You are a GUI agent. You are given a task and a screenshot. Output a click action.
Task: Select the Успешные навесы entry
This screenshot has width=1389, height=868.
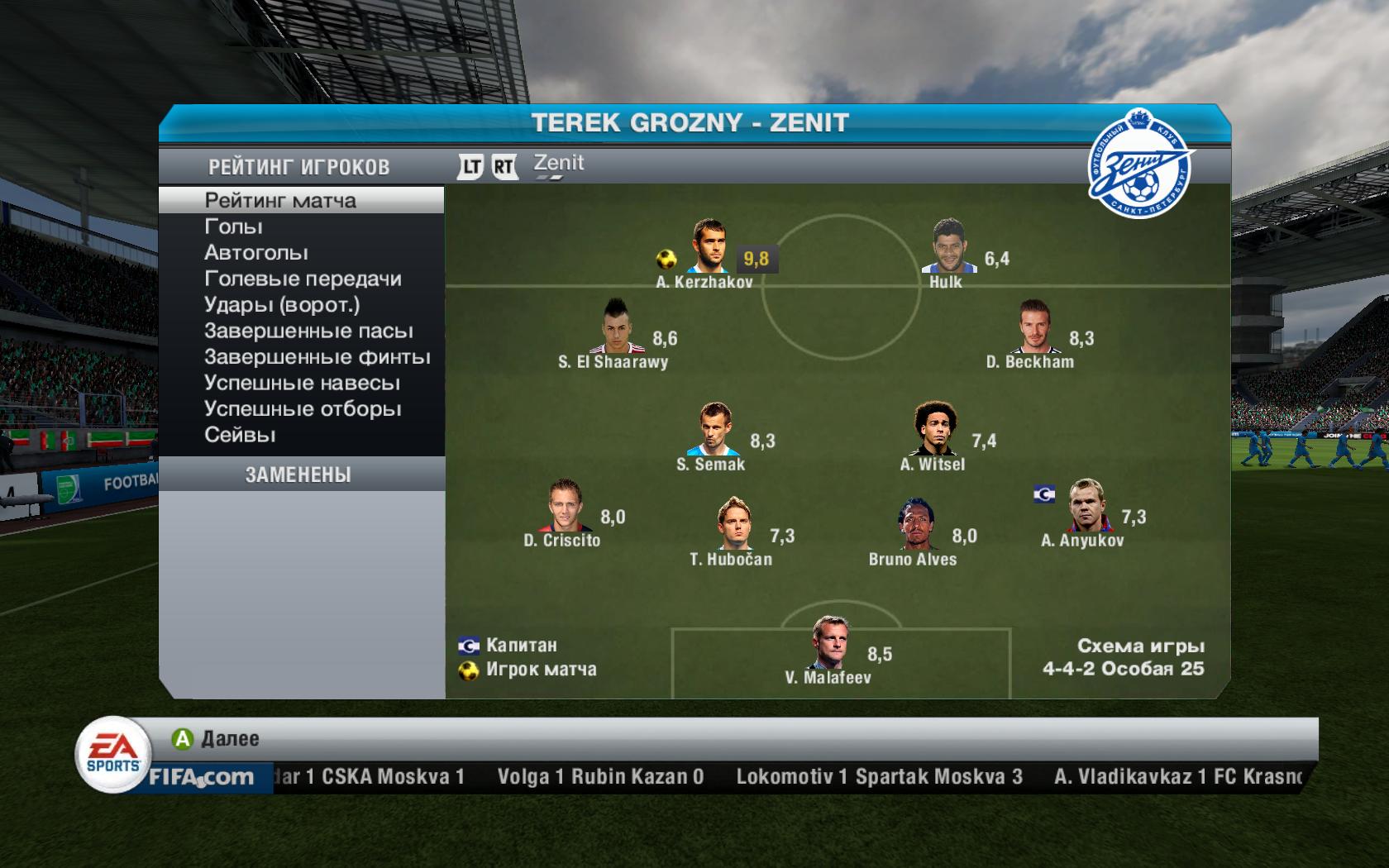(302, 384)
